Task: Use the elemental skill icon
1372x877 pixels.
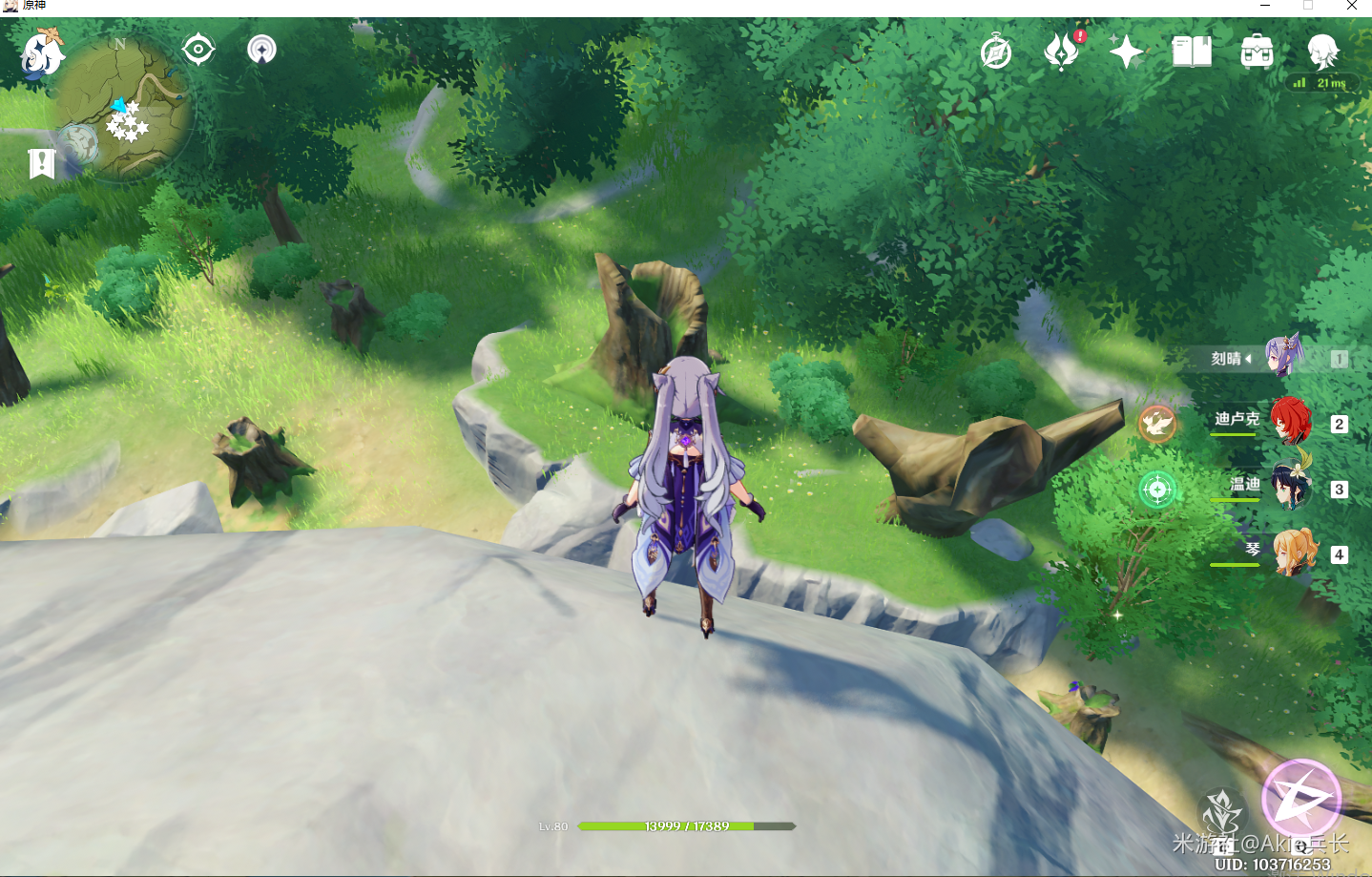Action: 1221,814
